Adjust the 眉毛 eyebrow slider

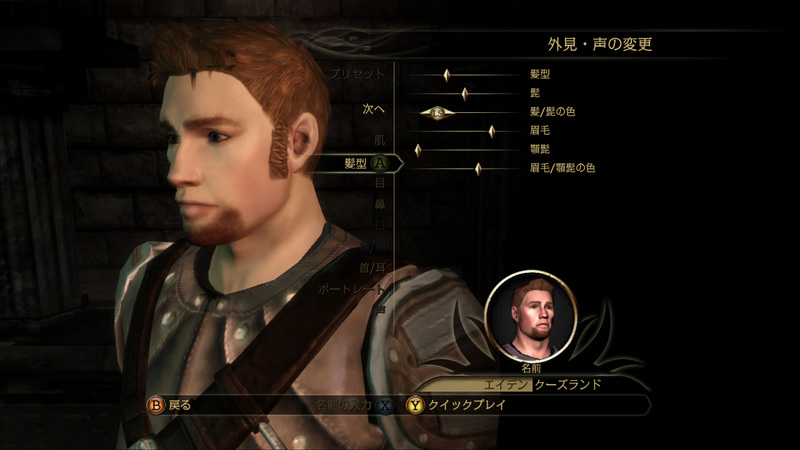492,131
